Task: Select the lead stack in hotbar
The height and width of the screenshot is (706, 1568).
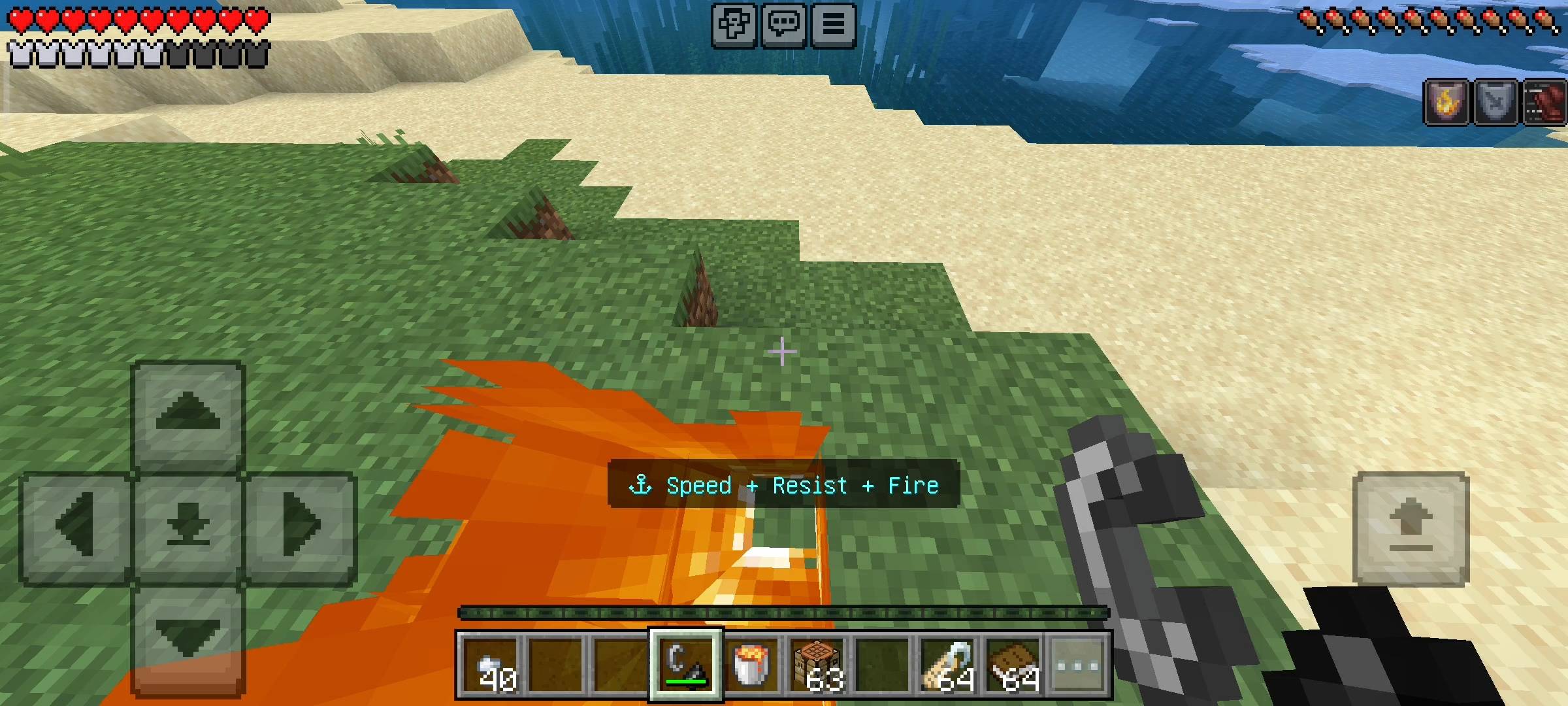Action: (948, 665)
